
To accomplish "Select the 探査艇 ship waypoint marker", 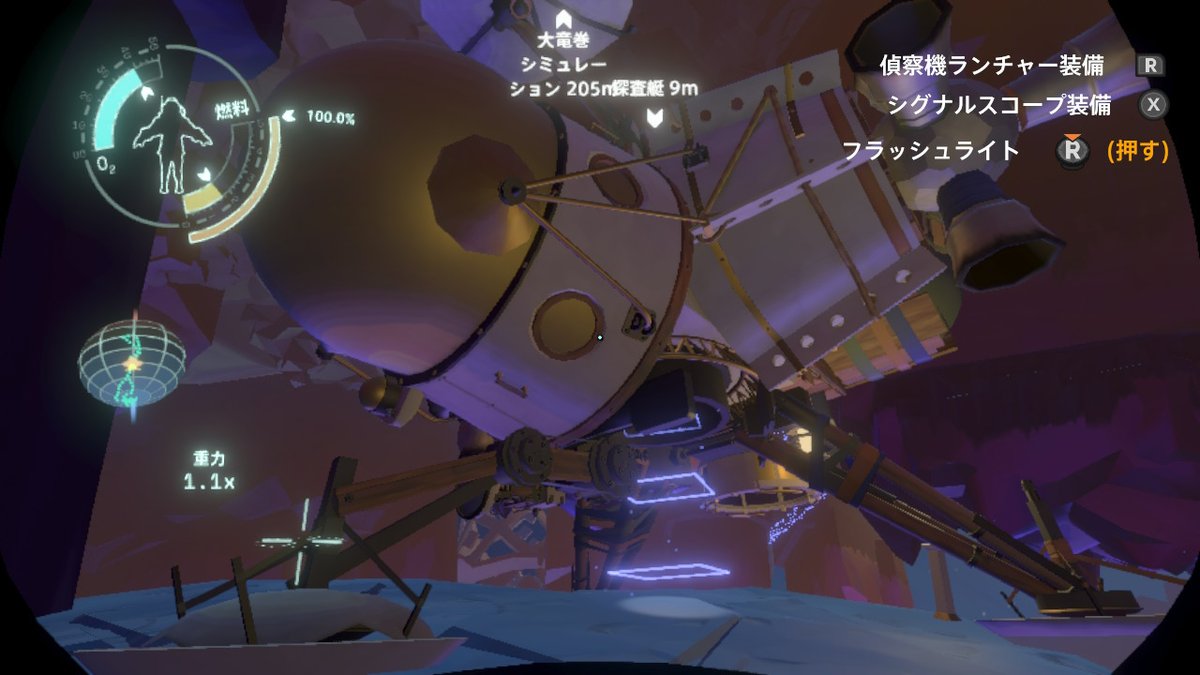I will [654, 119].
